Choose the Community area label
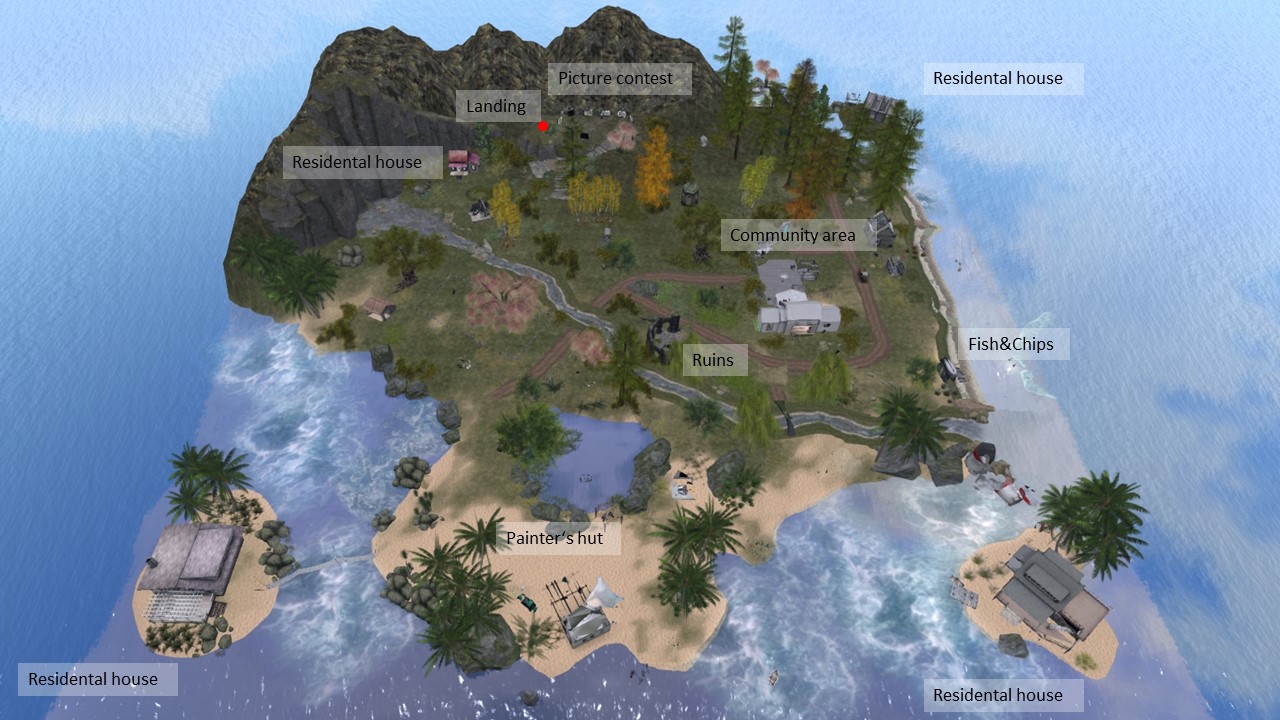This screenshot has width=1280, height=720. point(792,235)
